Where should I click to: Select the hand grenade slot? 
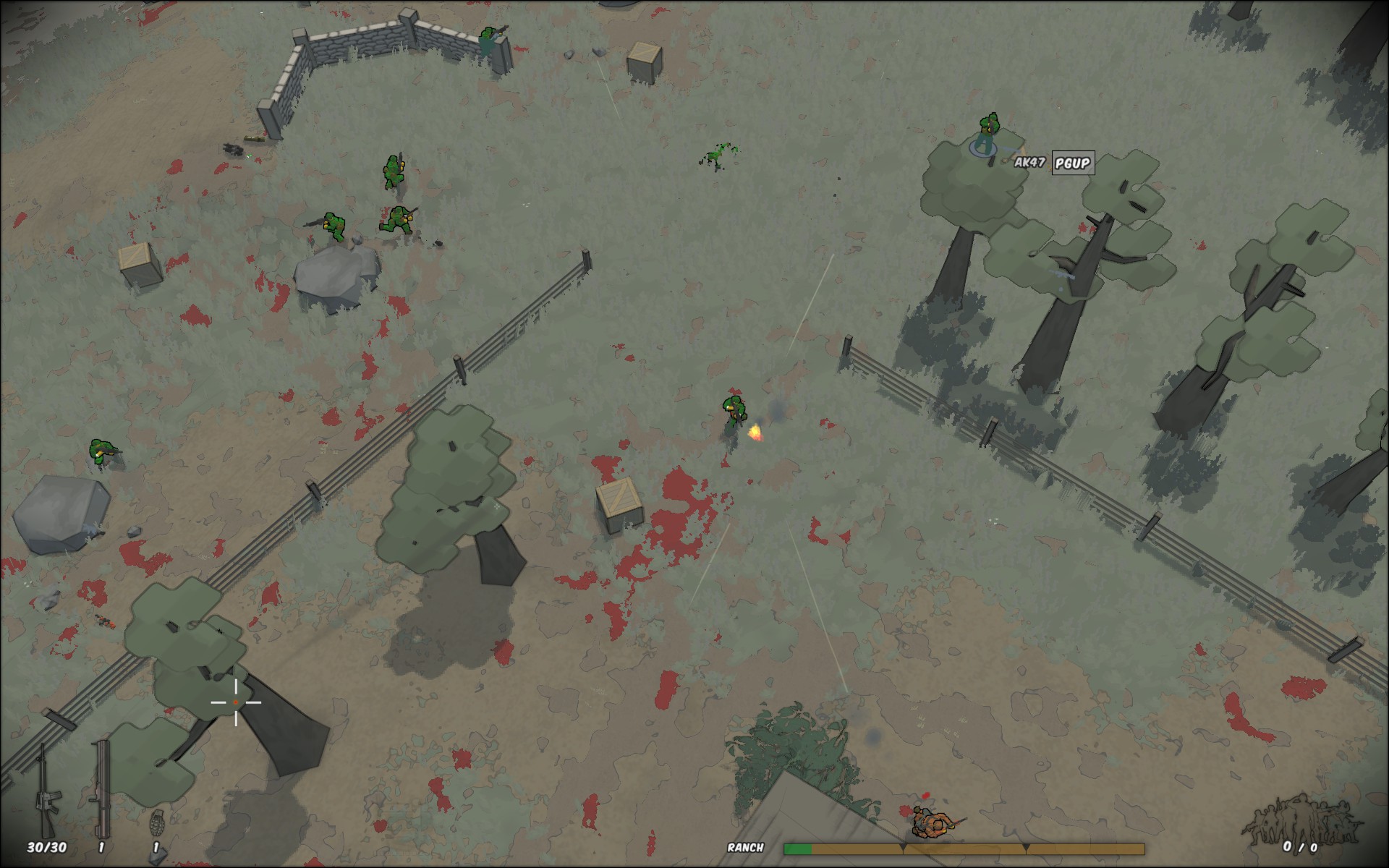pos(156,825)
